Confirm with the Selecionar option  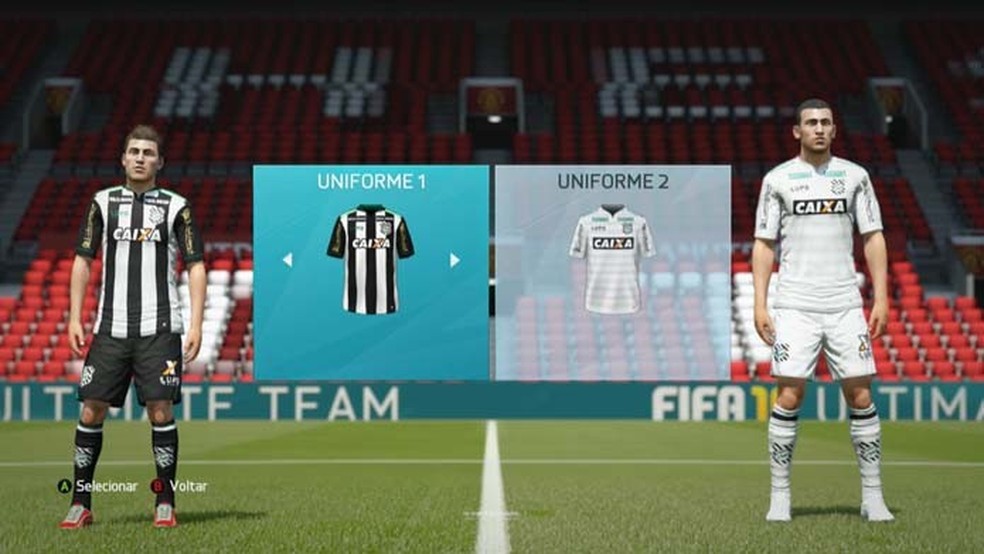pyautogui.click(x=97, y=486)
